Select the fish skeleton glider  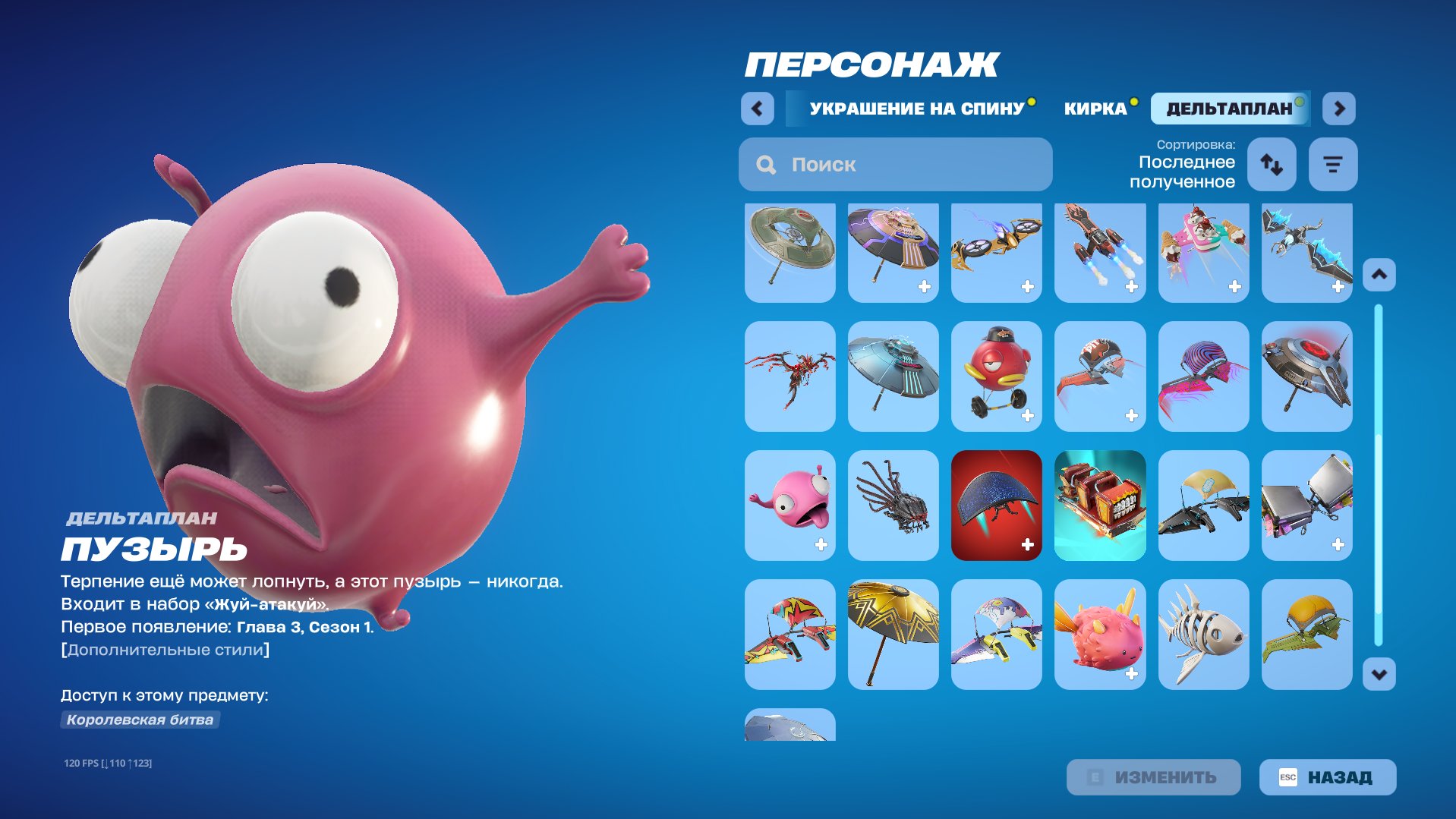coord(1202,635)
